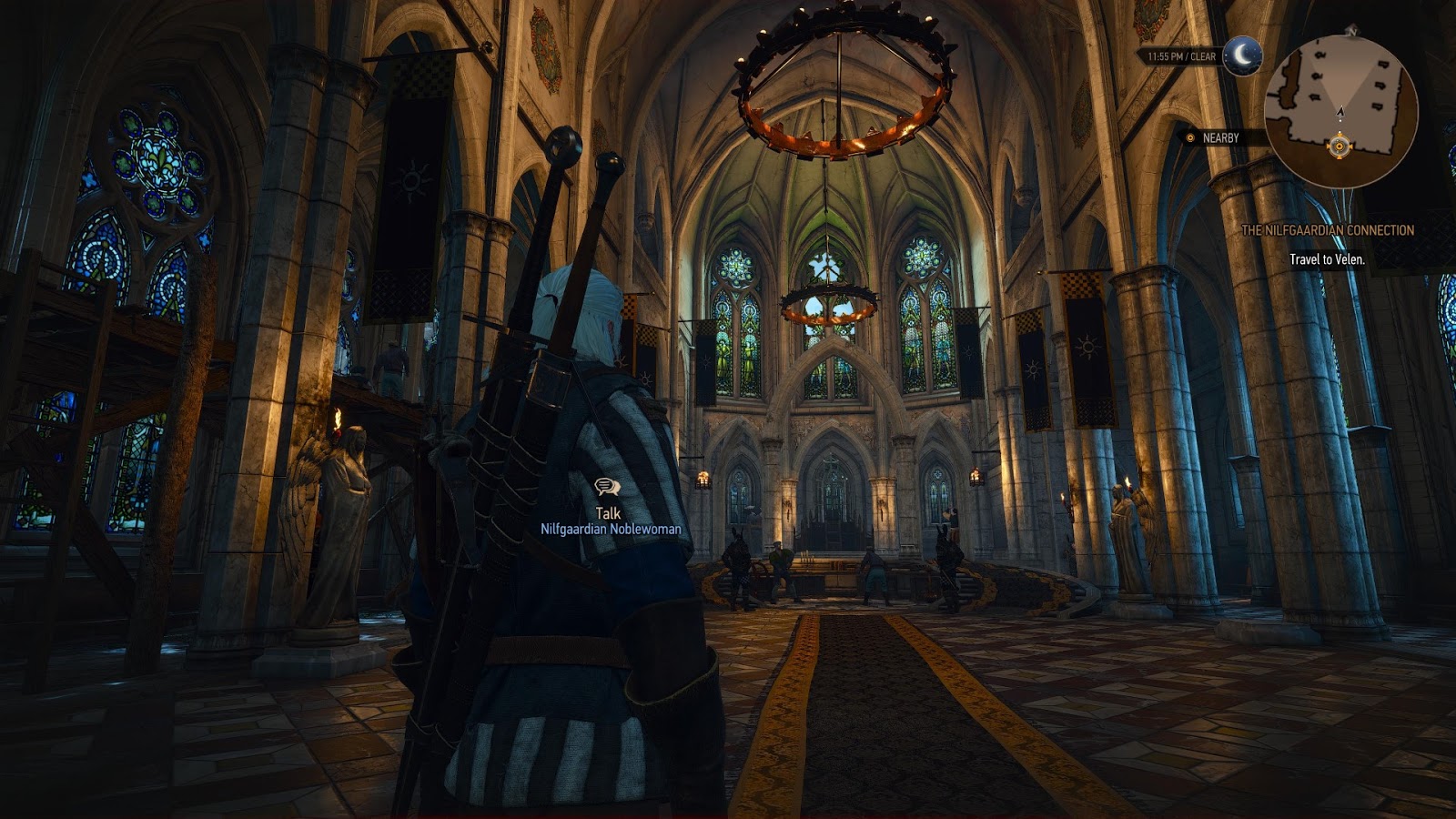Click the circular minimap

point(1340,110)
